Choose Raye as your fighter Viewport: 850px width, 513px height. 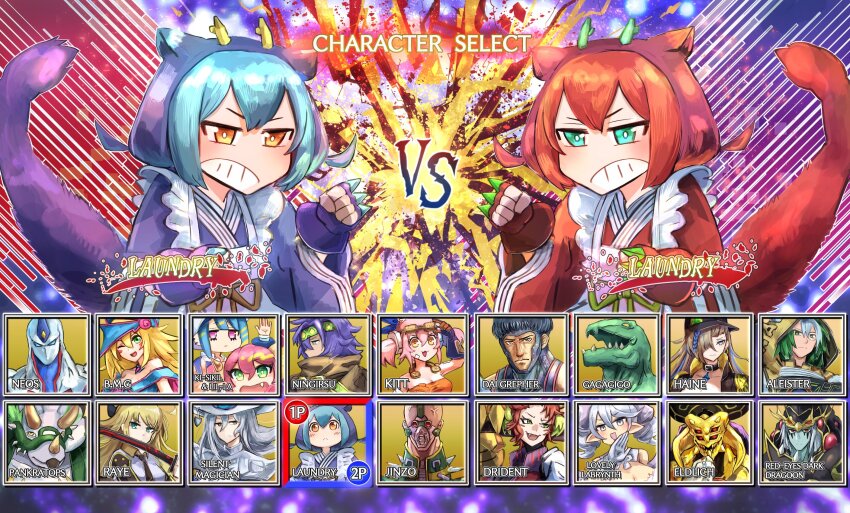tap(140, 442)
